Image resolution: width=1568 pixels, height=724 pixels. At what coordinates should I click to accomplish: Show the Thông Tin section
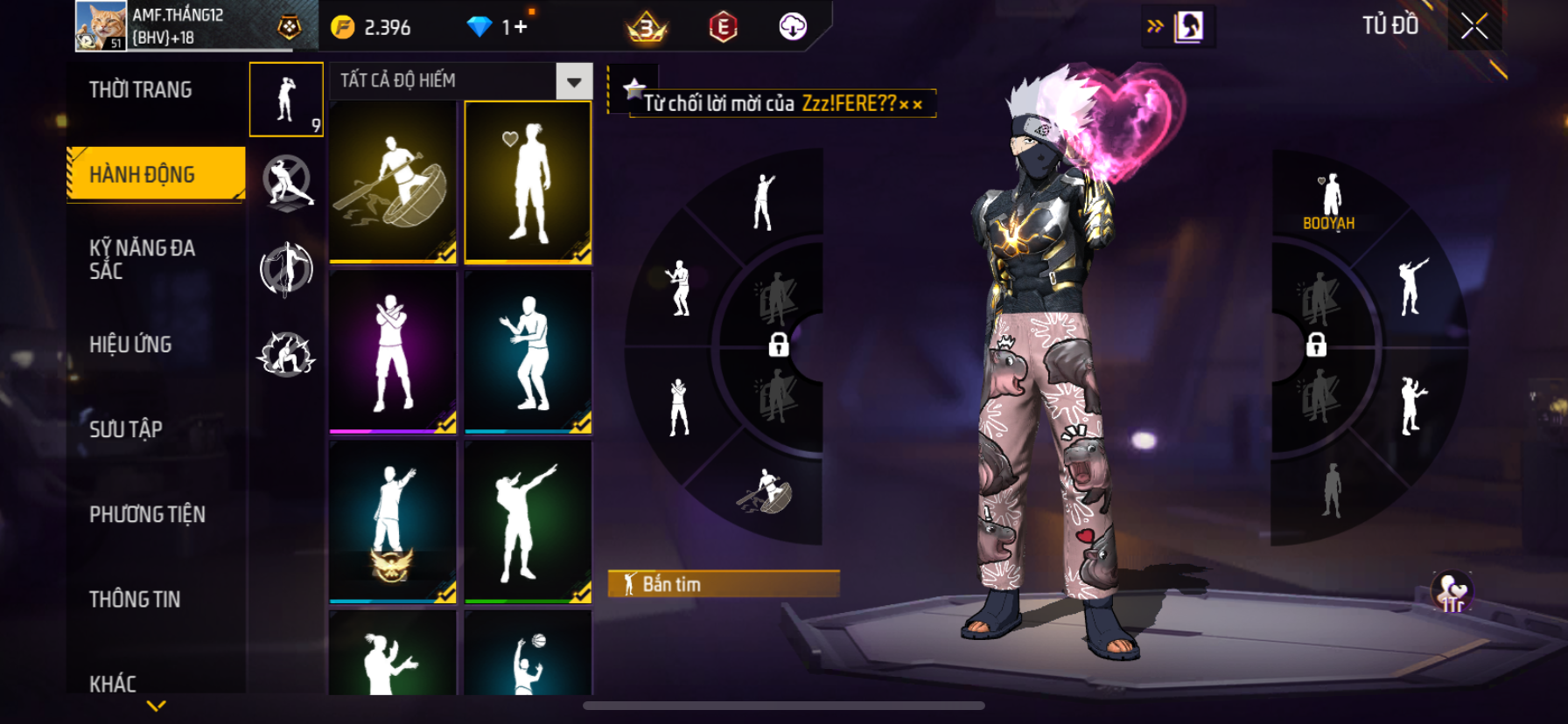click(x=135, y=599)
